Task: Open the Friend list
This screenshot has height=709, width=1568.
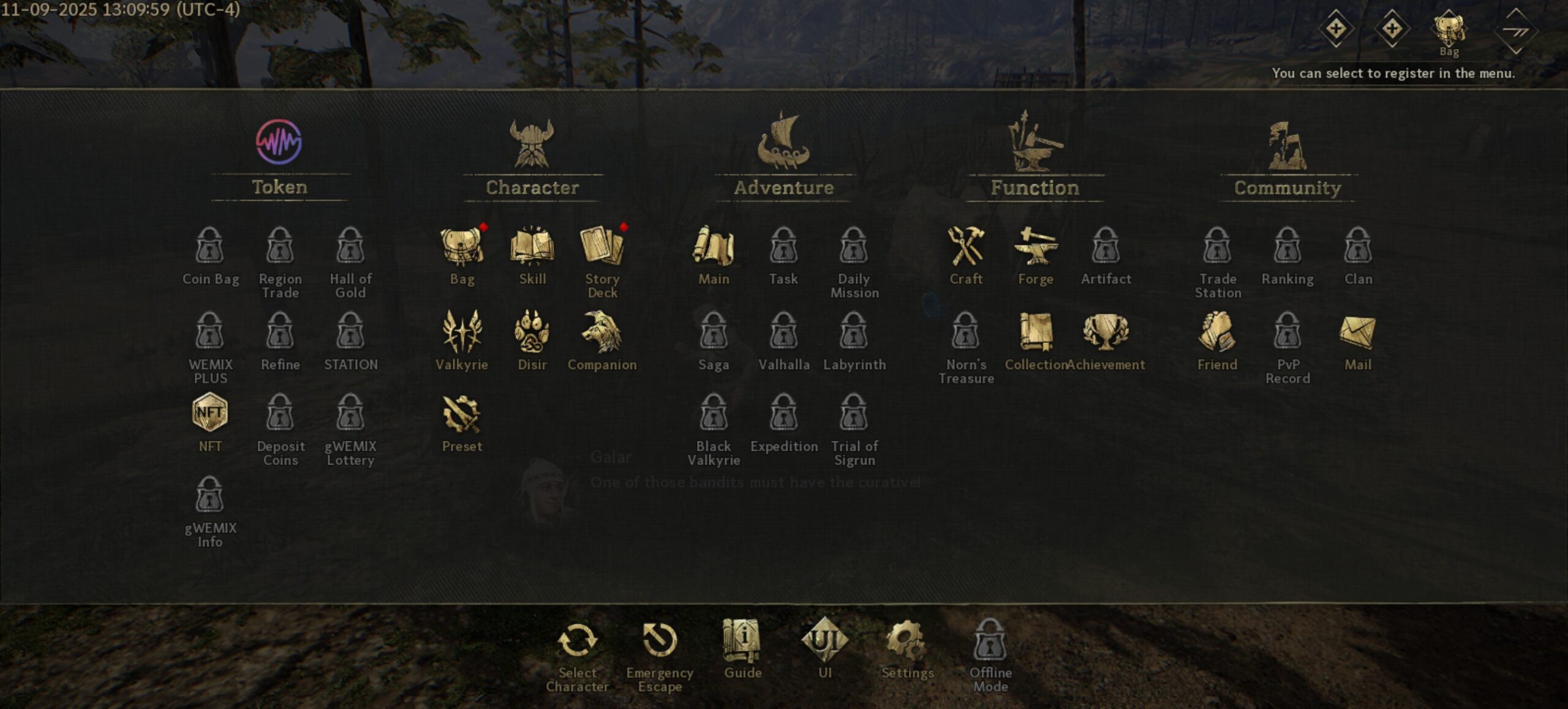Action: coord(1217,333)
